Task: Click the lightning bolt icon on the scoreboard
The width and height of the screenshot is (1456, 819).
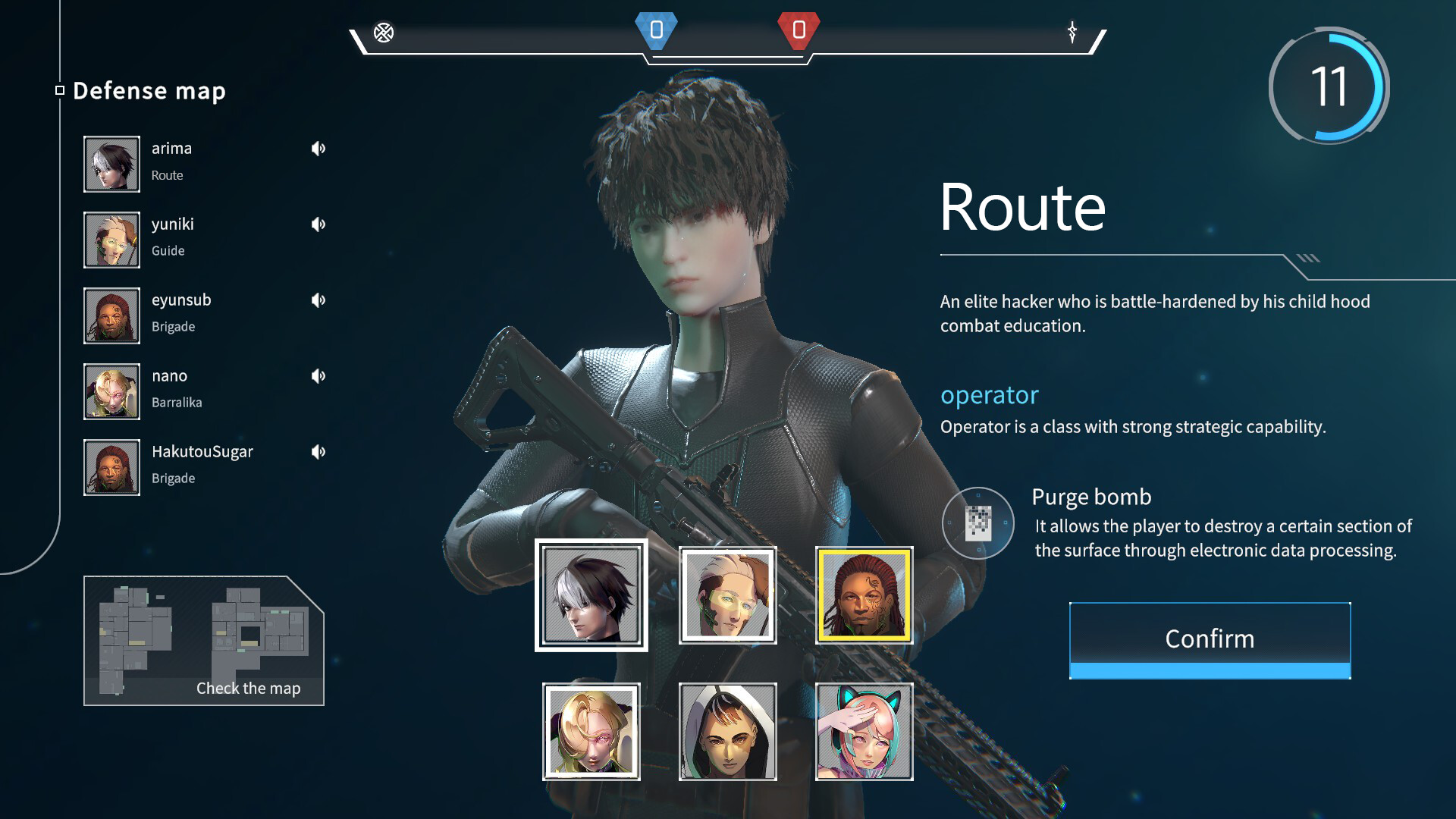Action: point(1072,33)
